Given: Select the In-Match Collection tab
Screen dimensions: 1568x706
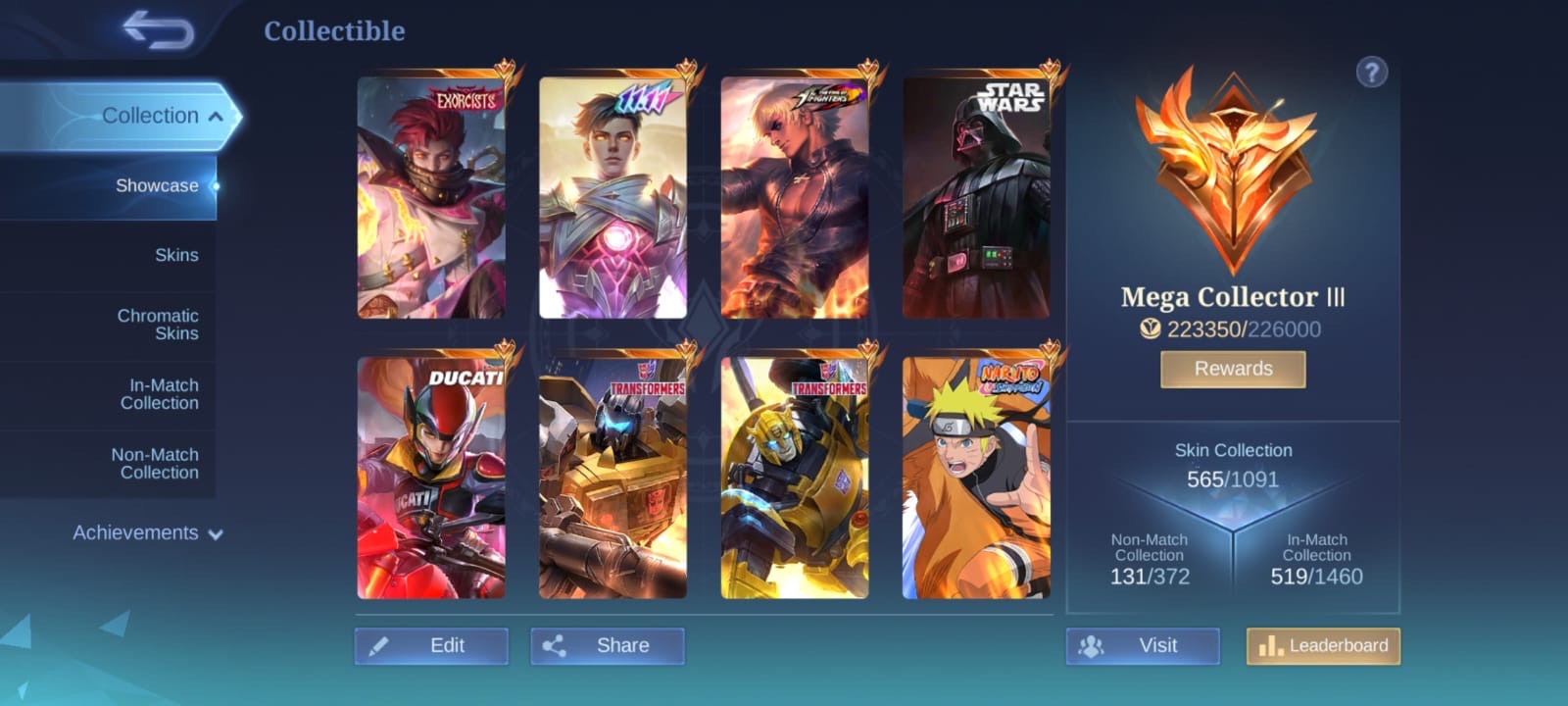Looking at the screenshot, I should pyautogui.click(x=159, y=394).
